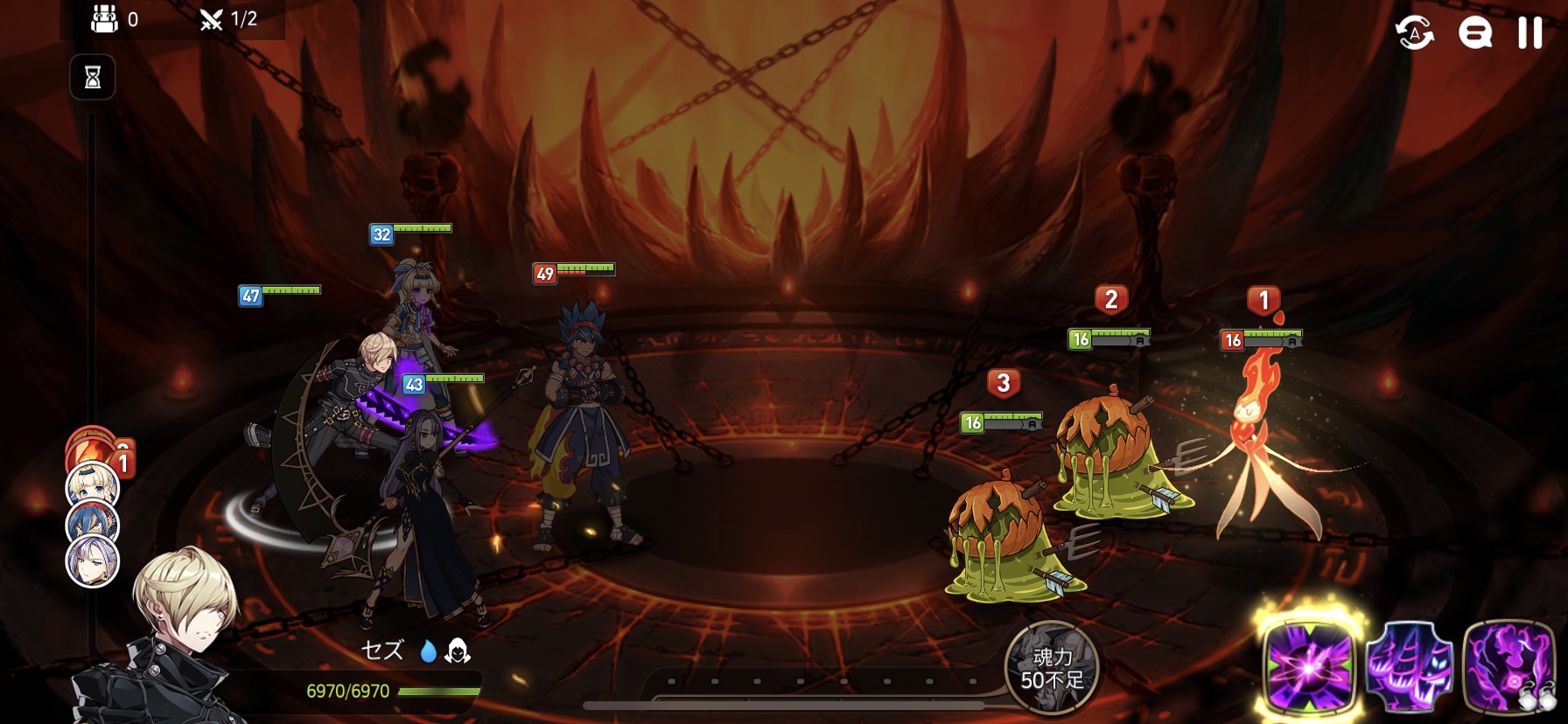Use the glowing purple burst skill
The width and height of the screenshot is (1568, 724).
(x=1308, y=666)
